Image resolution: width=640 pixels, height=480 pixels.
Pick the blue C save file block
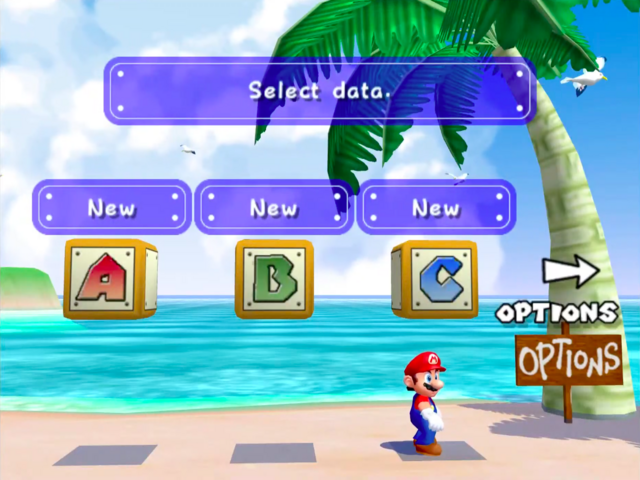click(435, 278)
